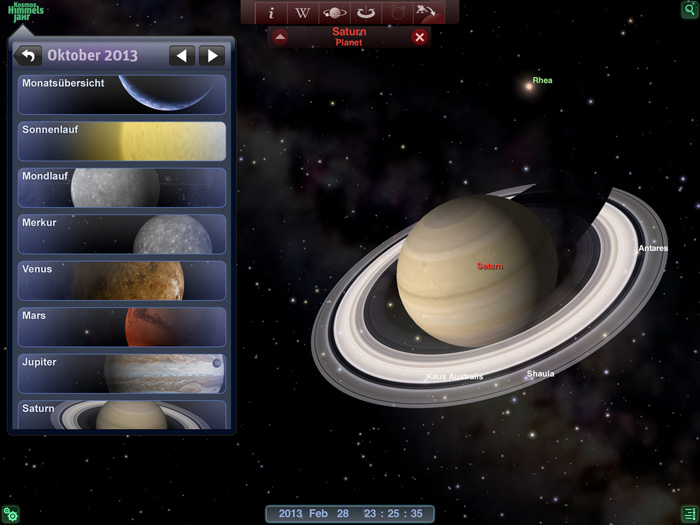Open the date and time bar
The height and width of the screenshot is (525, 700).
click(x=350, y=514)
